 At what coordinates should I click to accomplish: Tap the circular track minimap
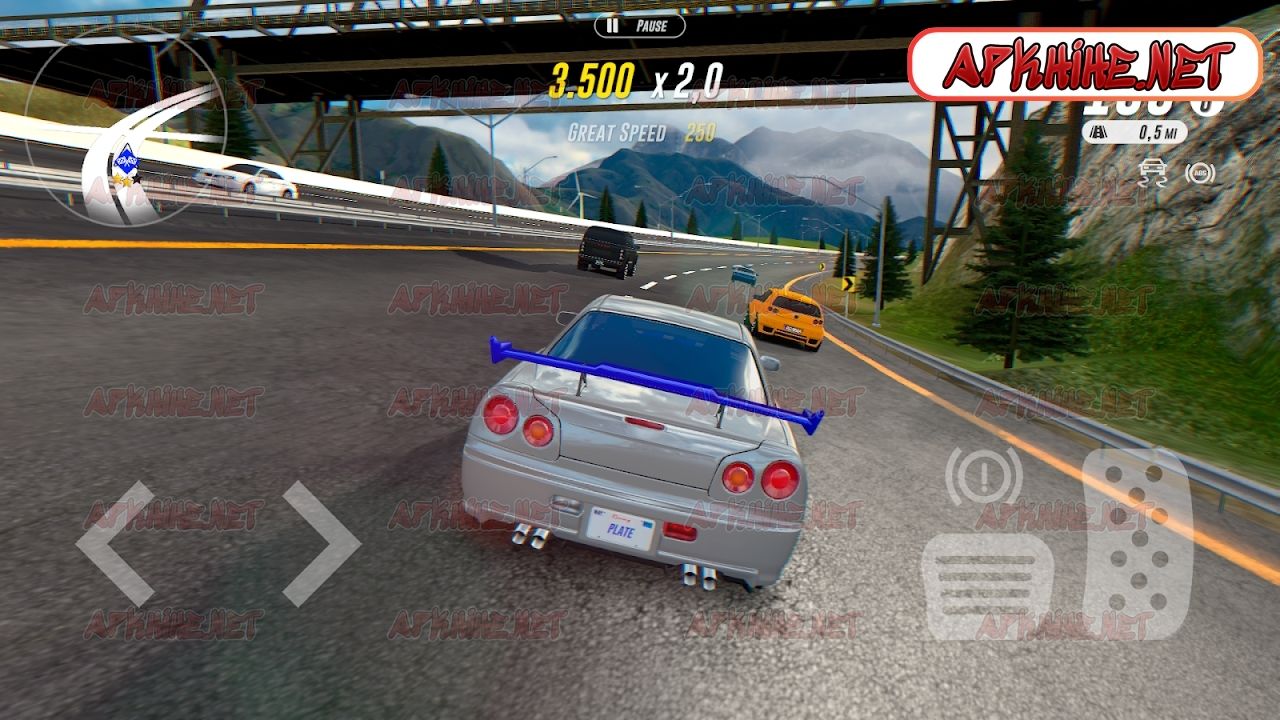126,125
